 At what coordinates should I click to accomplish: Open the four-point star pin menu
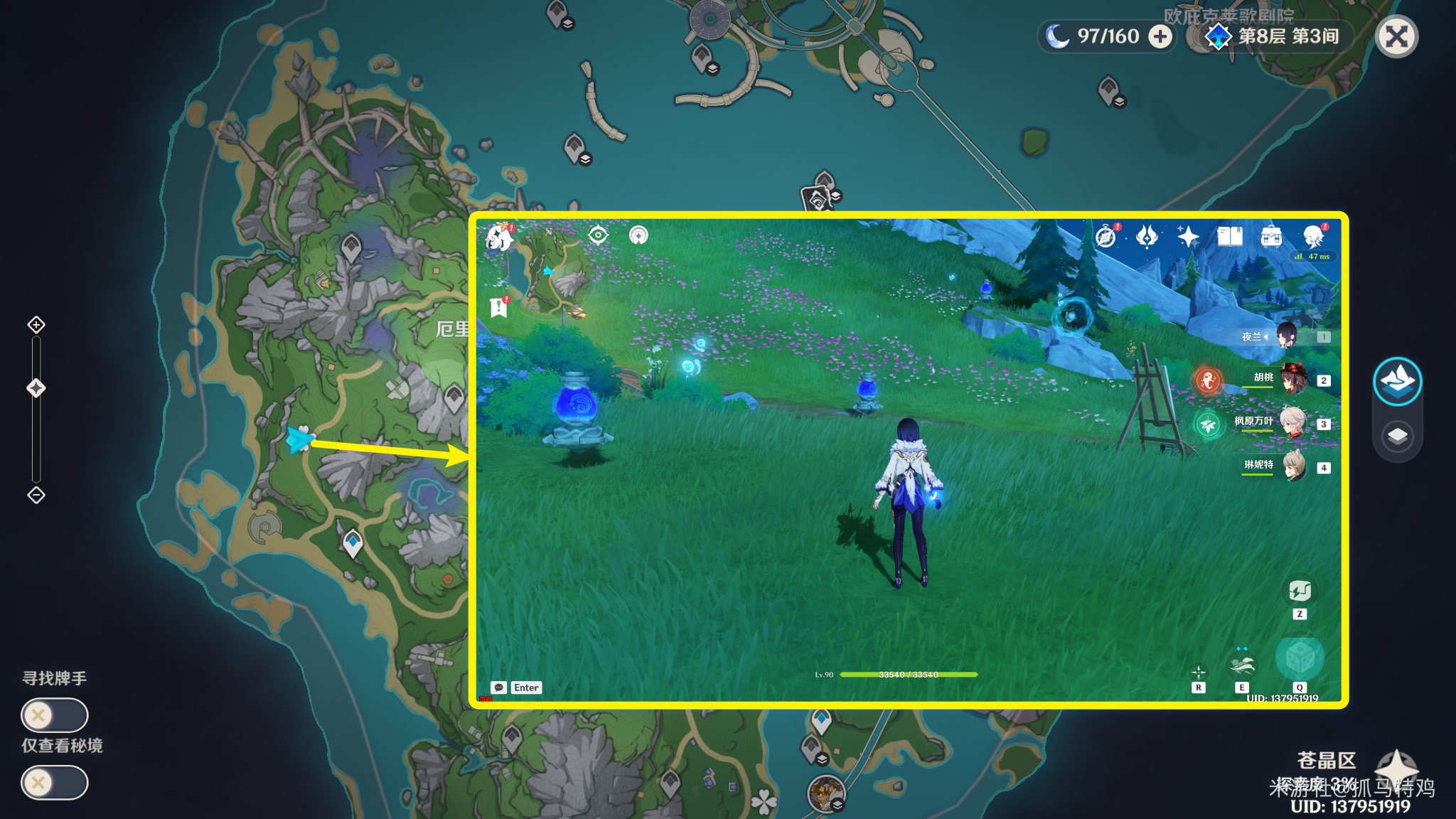1396,769
